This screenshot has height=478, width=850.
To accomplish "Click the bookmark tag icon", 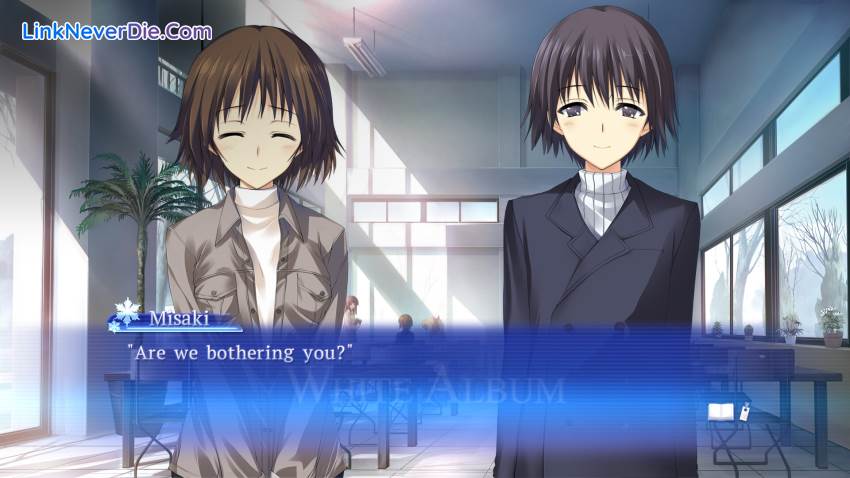I will coord(745,410).
